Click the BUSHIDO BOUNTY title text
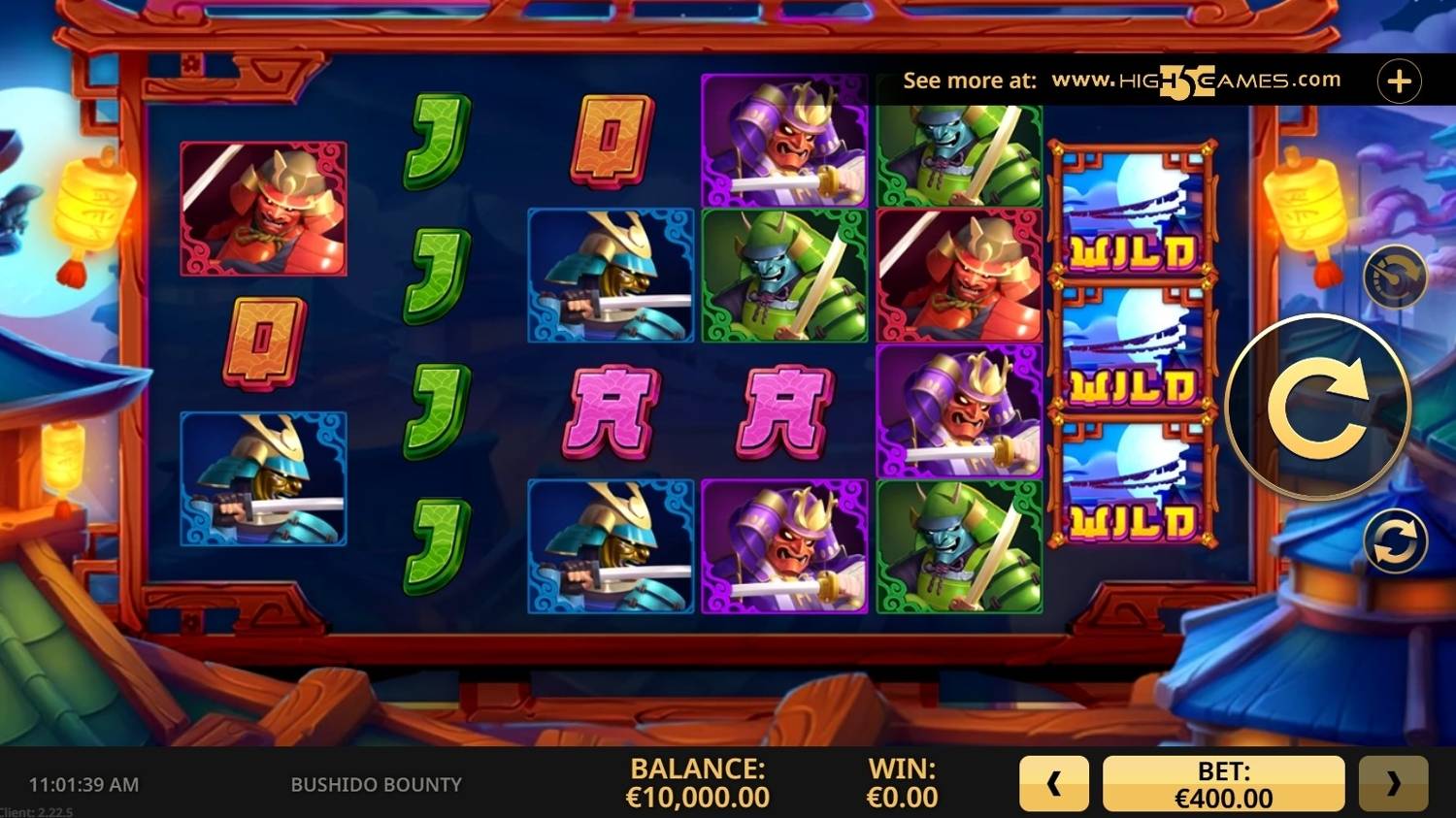1456x818 pixels. (377, 785)
